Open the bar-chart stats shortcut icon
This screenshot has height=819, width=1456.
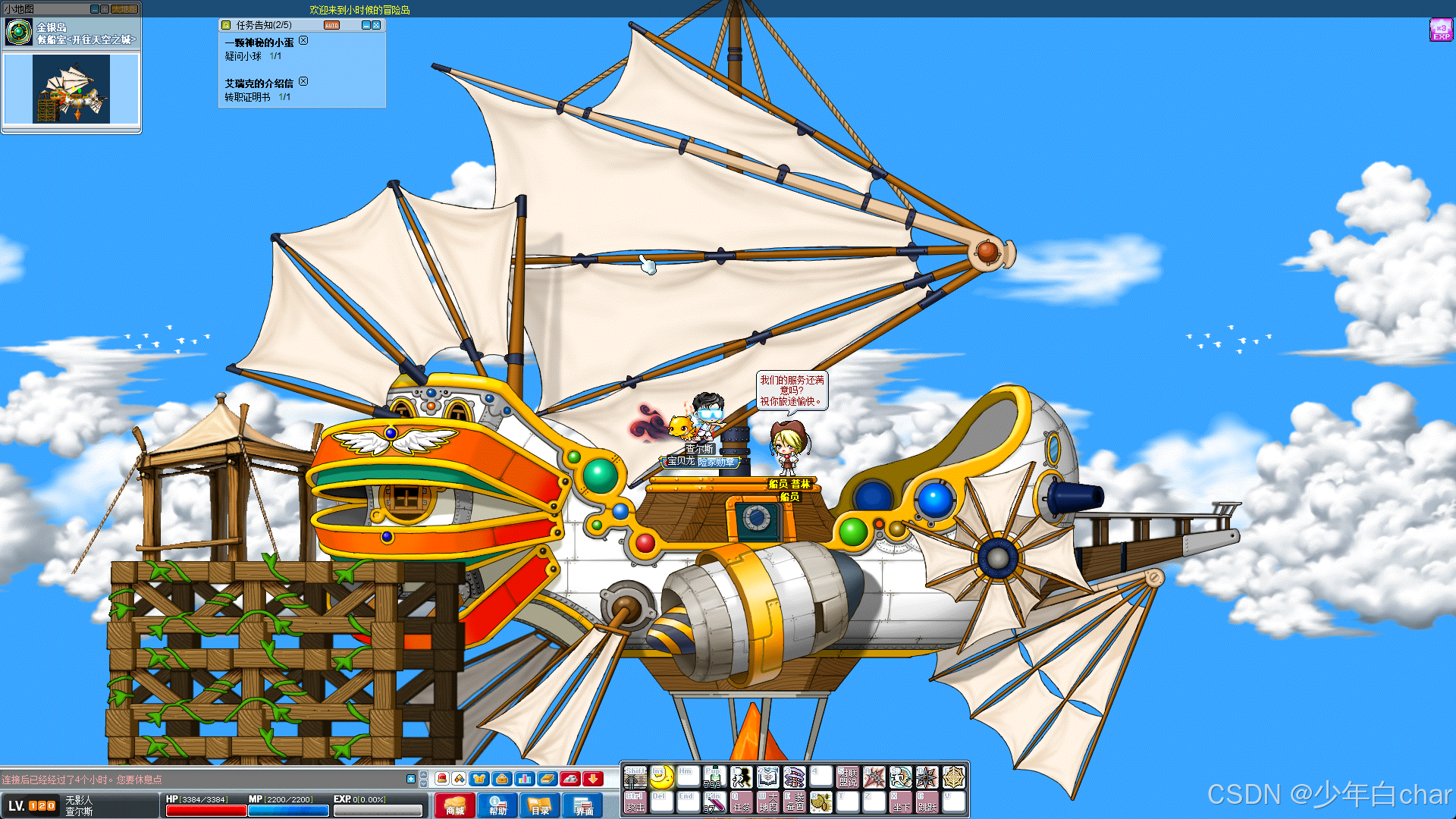click(524, 779)
